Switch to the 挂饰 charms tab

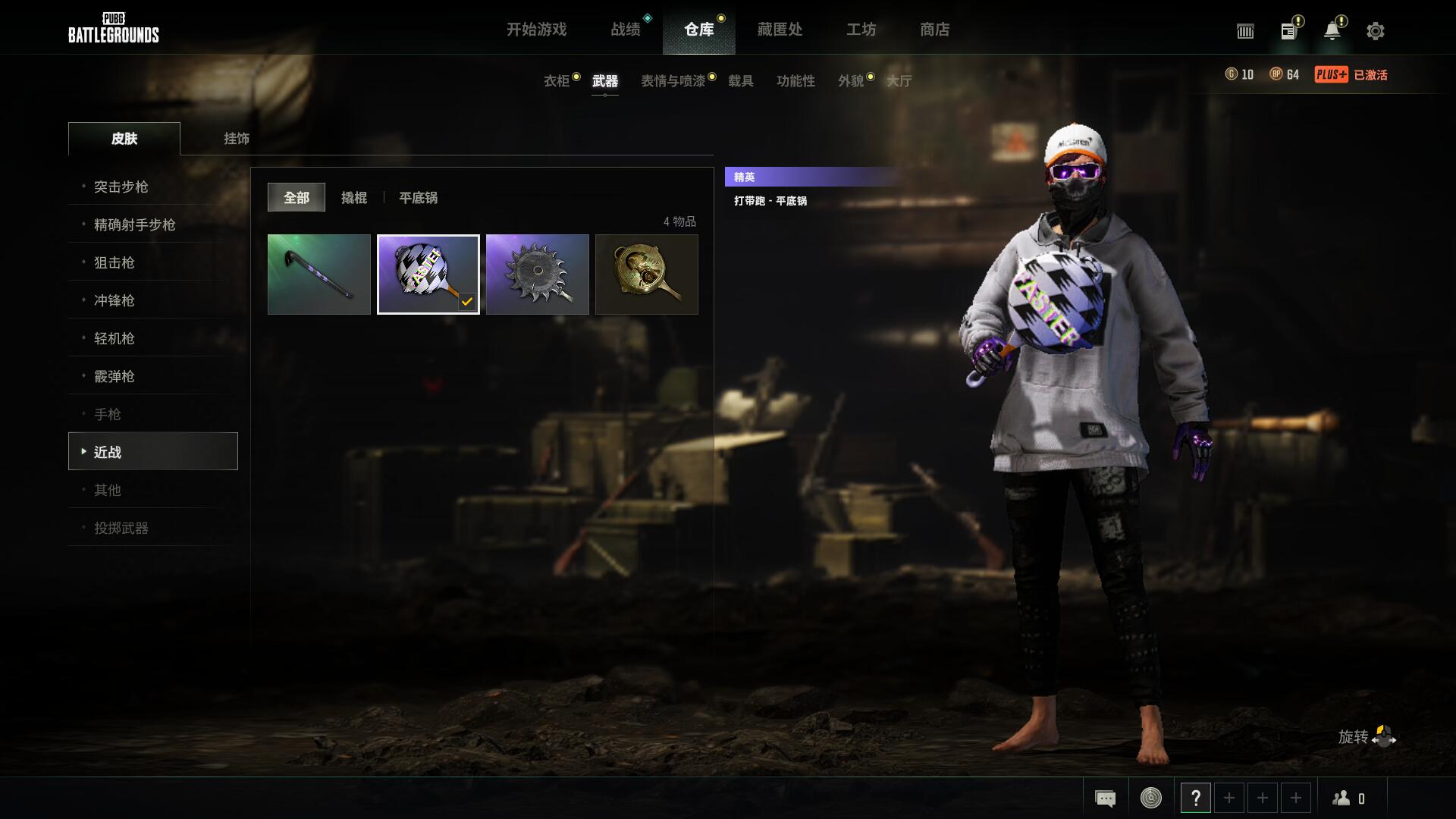coord(235,139)
